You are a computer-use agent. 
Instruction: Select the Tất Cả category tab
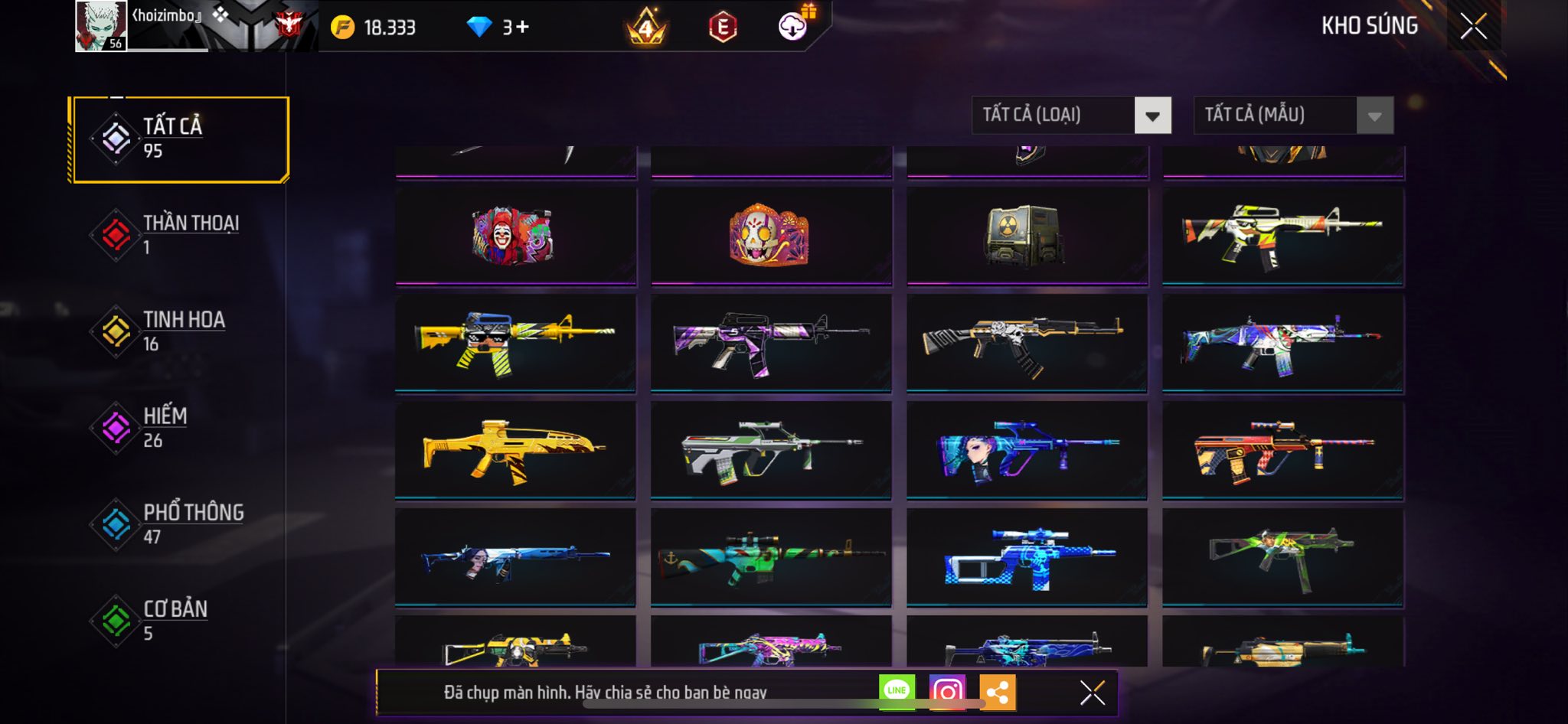pyautogui.click(x=179, y=139)
